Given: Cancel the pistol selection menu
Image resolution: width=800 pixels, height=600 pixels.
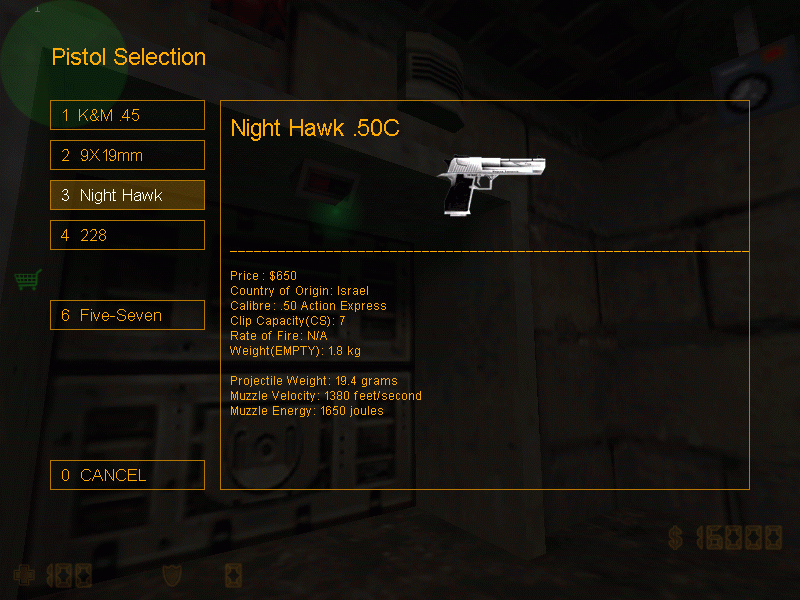Looking at the screenshot, I should [127, 475].
